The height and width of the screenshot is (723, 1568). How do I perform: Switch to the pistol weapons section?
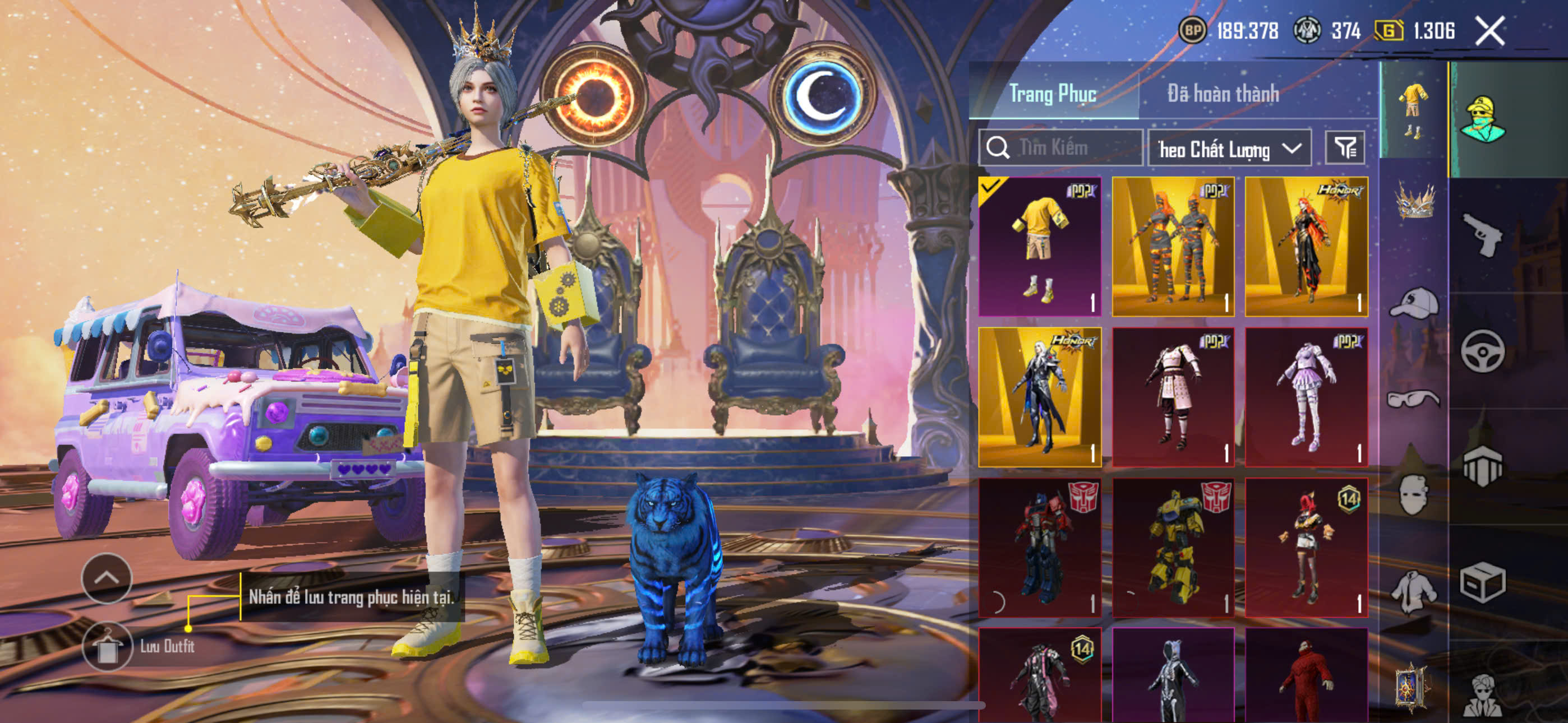(x=1482, y=234)
